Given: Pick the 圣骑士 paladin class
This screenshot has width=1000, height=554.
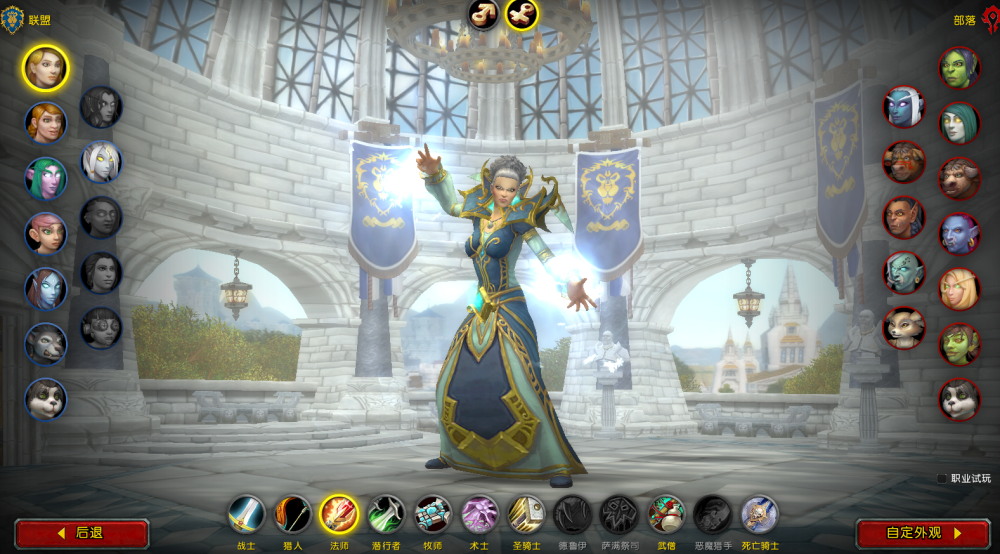Looking at the screenshot, I should [527, 514].
